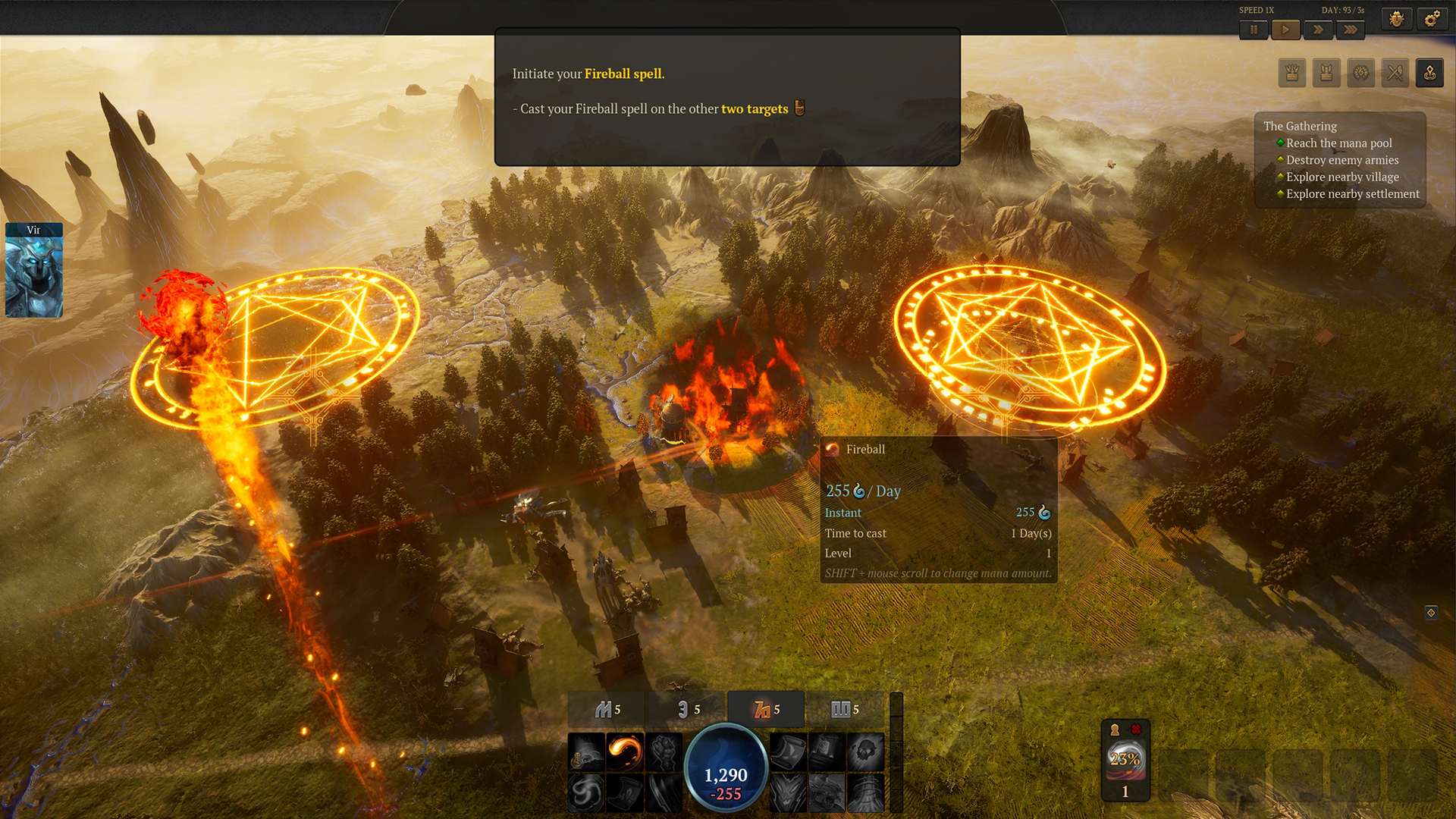Image resolution: width=1456 pixels, height=819 pixels.
Task: Switch to the first grey rune tab
Action: tap(607, 710)
